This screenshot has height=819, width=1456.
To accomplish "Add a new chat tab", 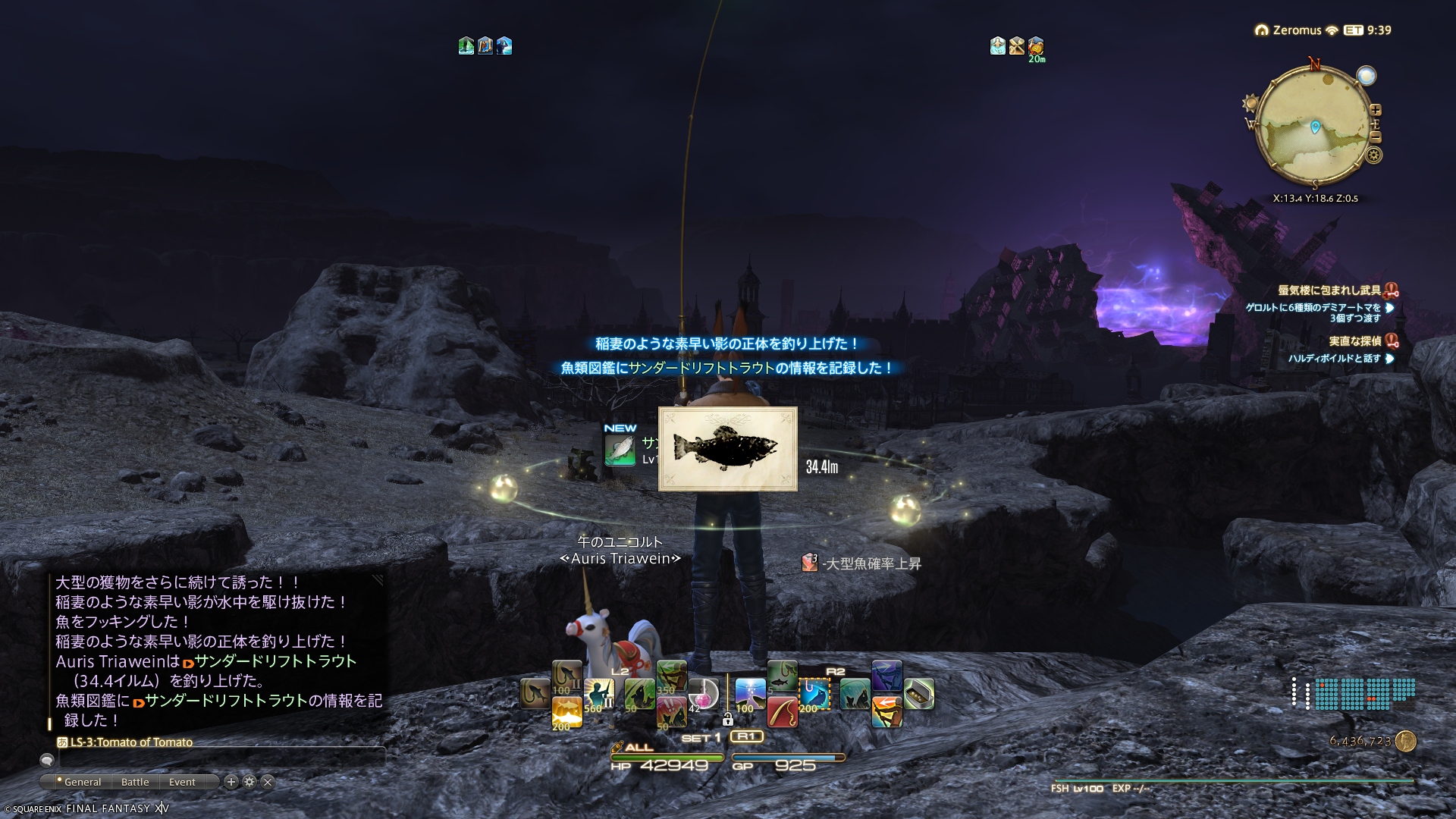I will pos(231,782).
